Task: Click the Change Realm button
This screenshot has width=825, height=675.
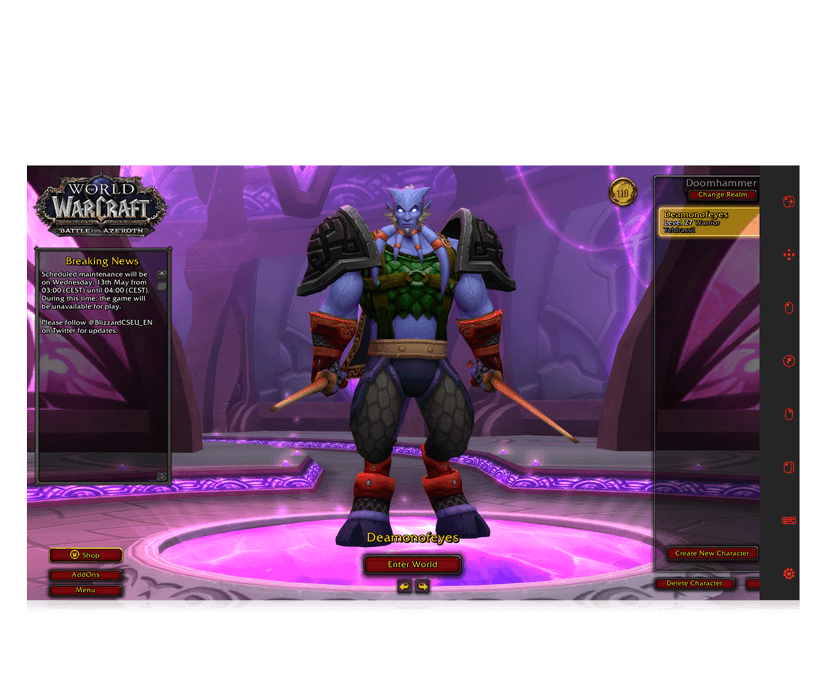Action: [x=722, y=195]
